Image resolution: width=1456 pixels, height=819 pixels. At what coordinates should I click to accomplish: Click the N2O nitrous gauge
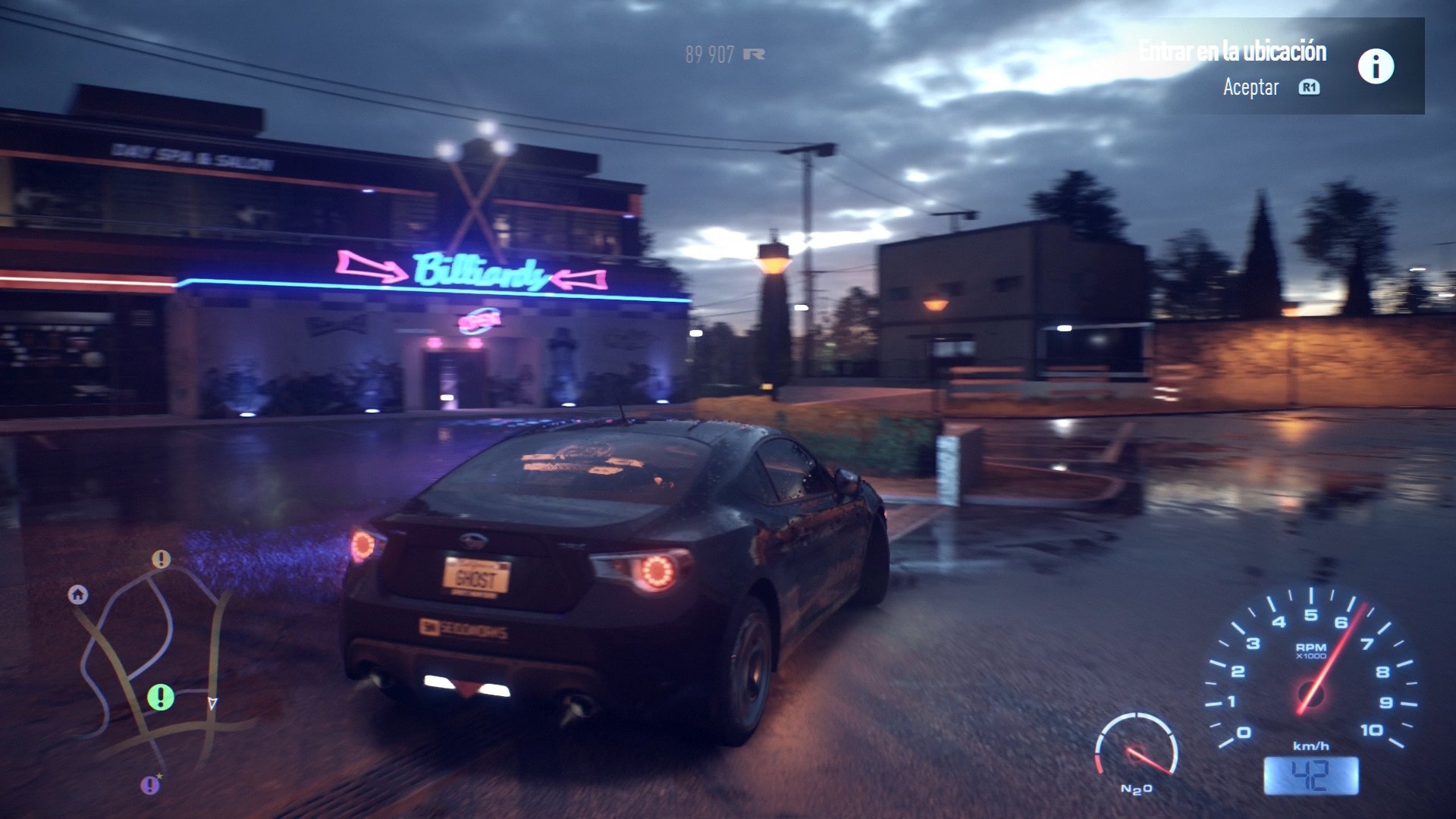pyautogui.click(x=1135, y=751)
